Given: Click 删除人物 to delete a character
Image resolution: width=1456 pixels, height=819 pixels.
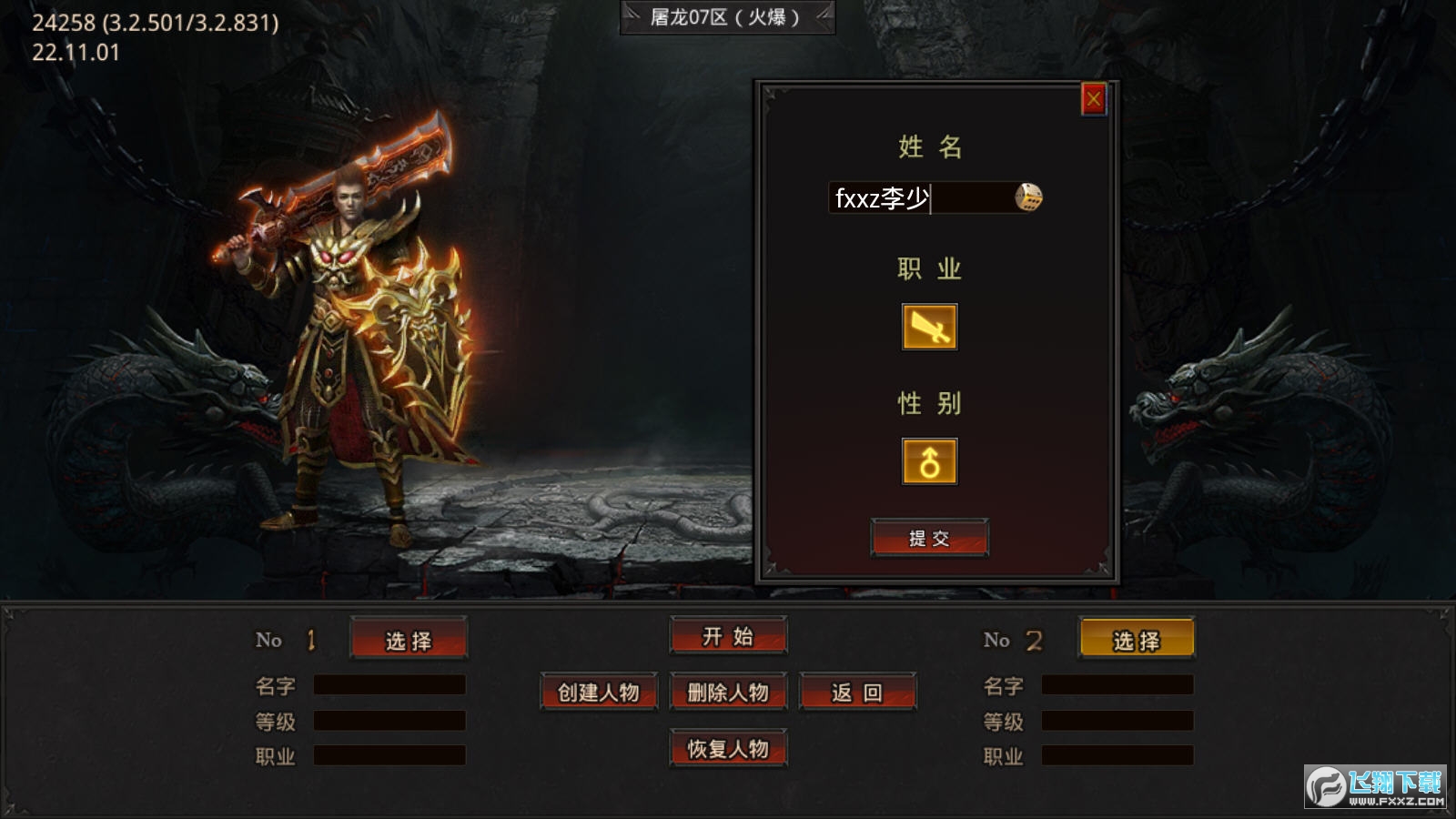Looking at the screenshot, I should pos(727,692).
